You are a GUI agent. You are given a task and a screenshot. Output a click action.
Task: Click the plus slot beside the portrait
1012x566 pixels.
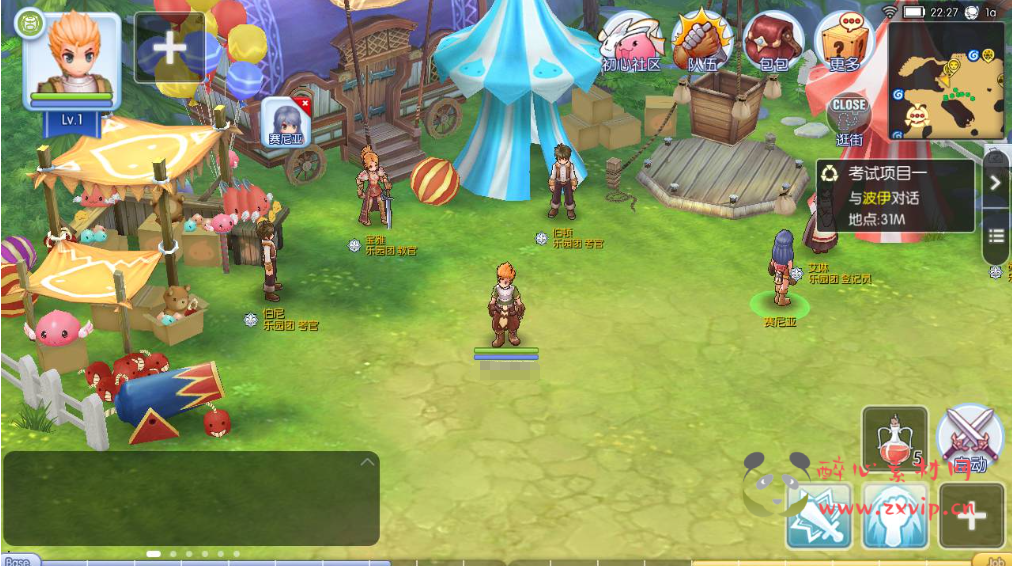point(169,47)
